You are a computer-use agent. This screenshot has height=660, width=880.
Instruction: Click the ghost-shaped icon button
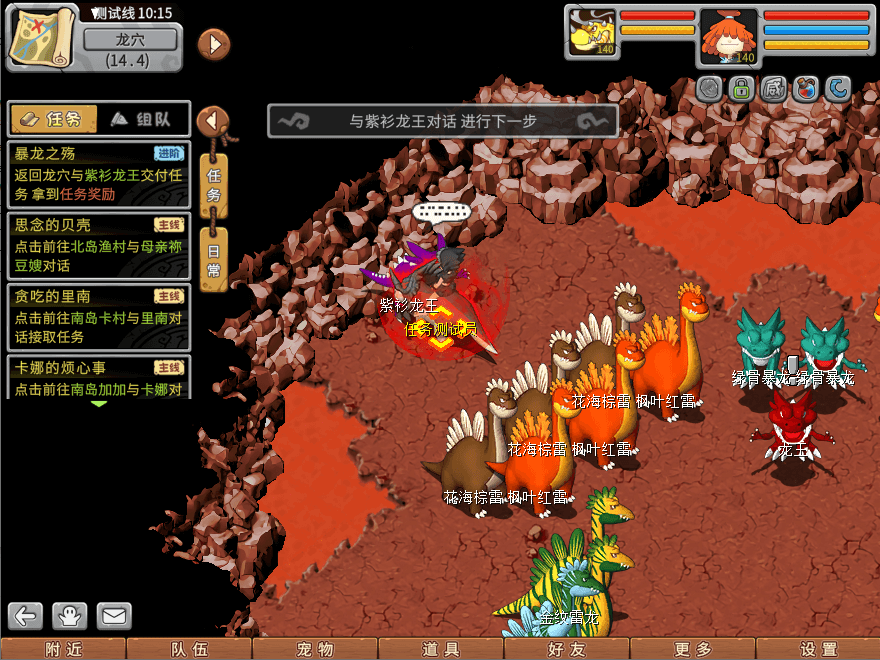[70, 615]
